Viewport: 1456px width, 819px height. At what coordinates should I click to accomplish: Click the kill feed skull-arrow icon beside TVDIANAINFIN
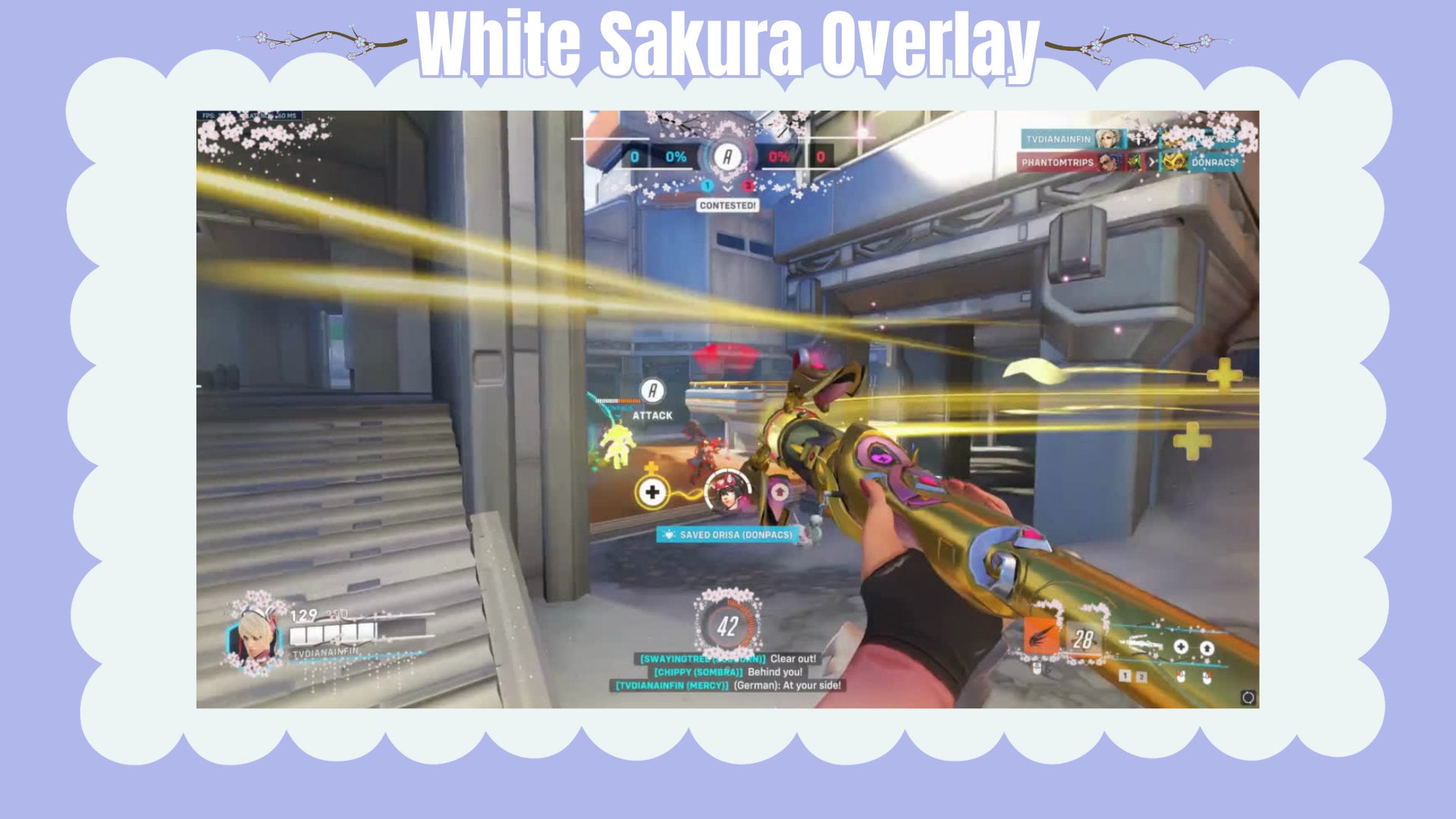click(1139, 140)
